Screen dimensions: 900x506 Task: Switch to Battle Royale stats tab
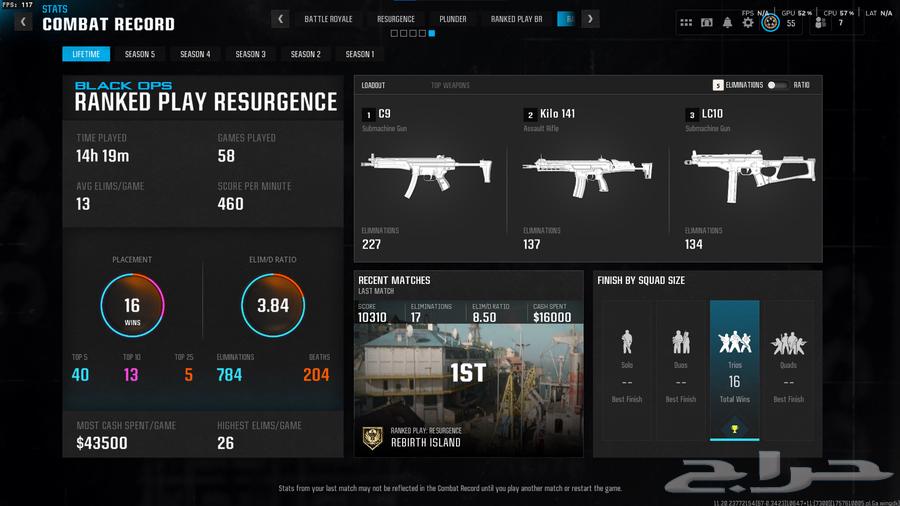328,19
